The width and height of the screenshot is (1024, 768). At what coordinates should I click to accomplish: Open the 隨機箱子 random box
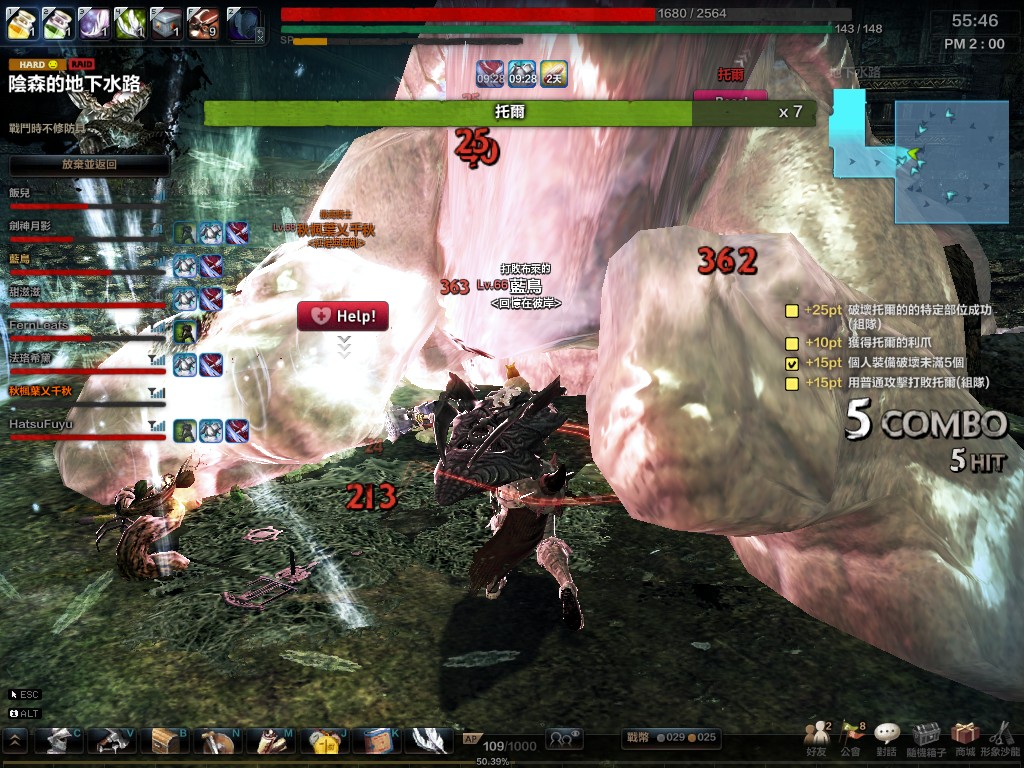point(925,738)
